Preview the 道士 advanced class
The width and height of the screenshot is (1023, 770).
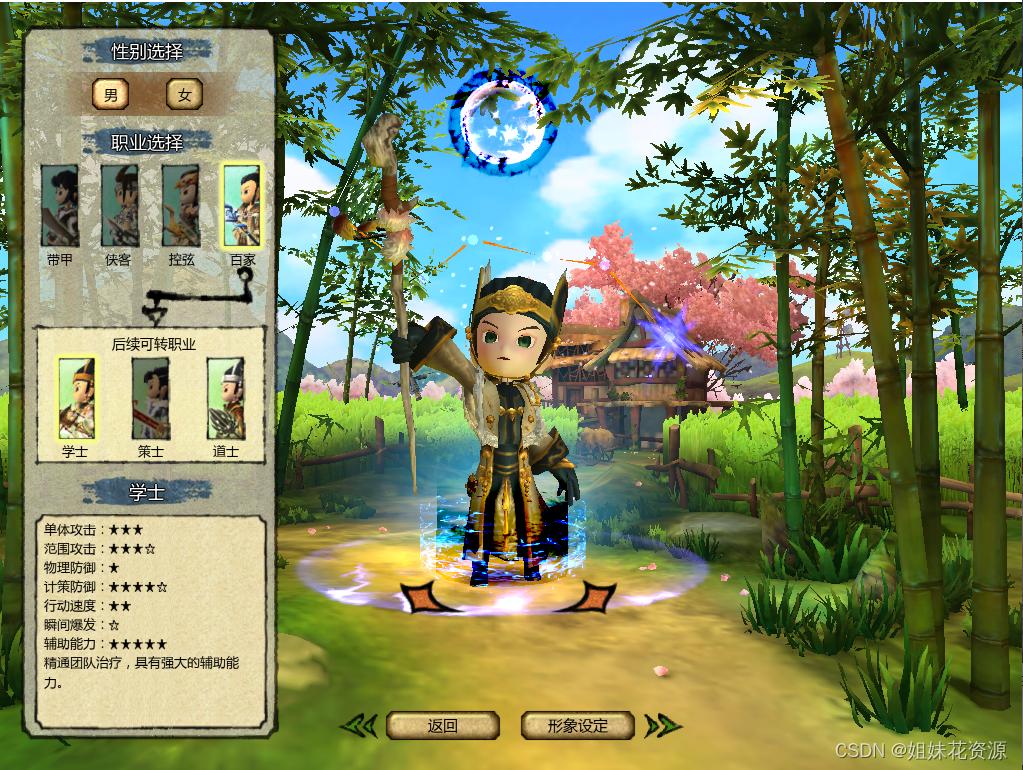(226, 398)
